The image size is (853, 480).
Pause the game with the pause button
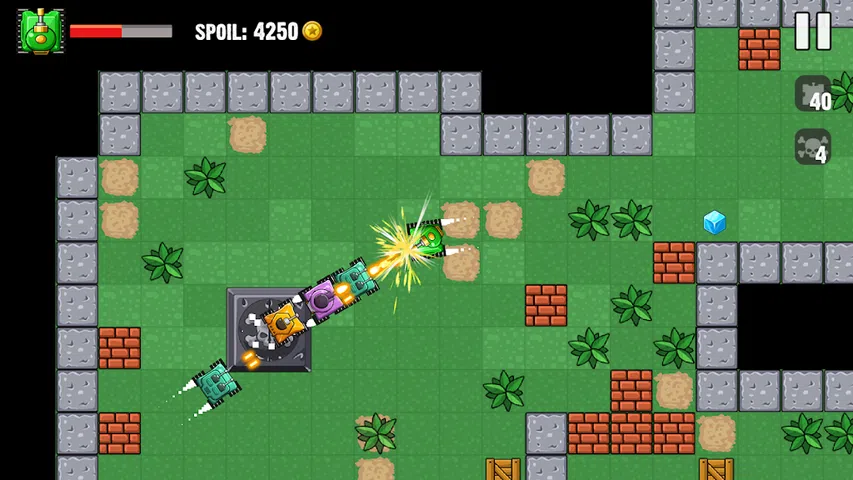[812, 31]
